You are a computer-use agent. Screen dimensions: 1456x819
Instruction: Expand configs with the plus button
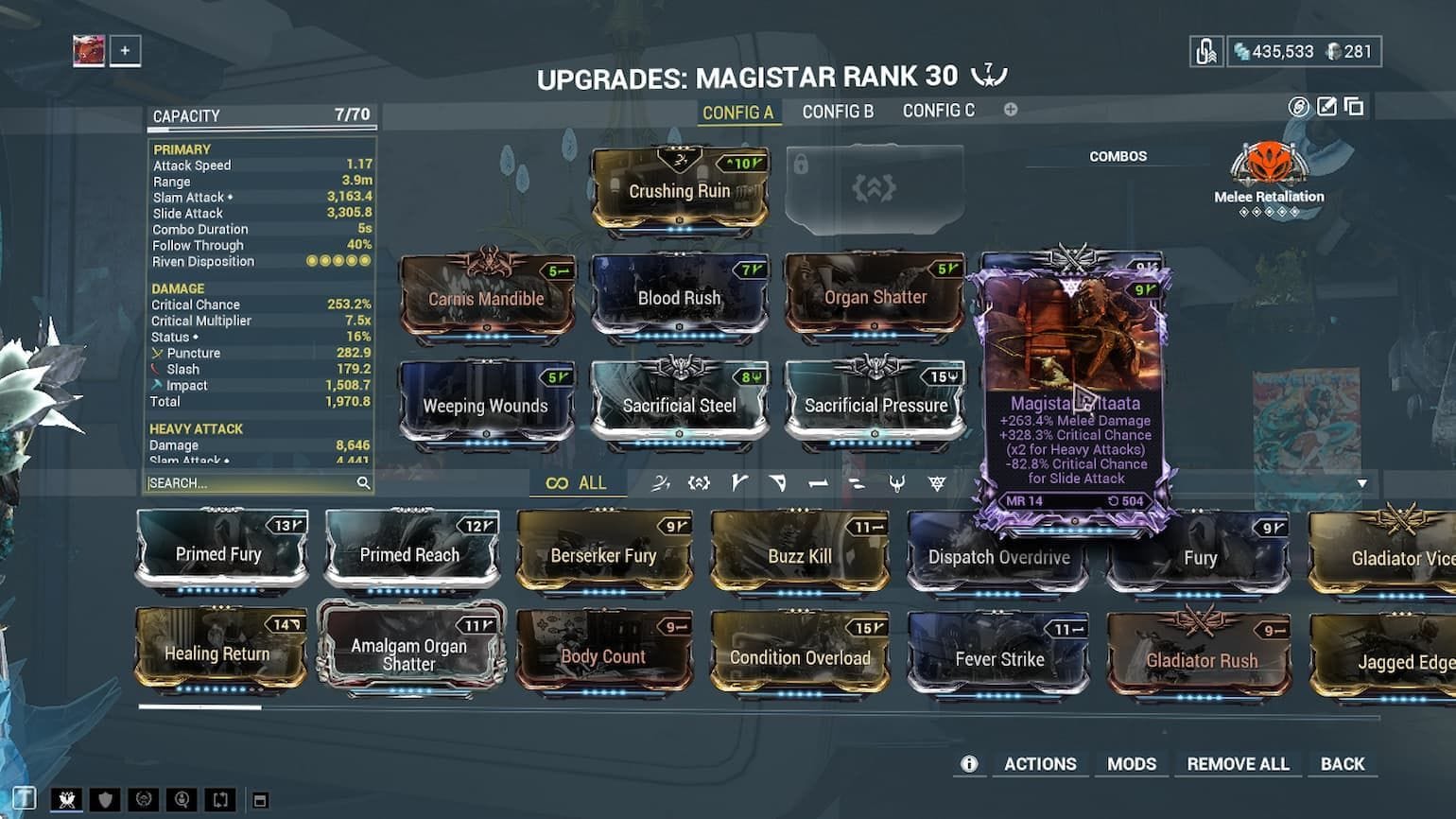[x=1011, y=110]
